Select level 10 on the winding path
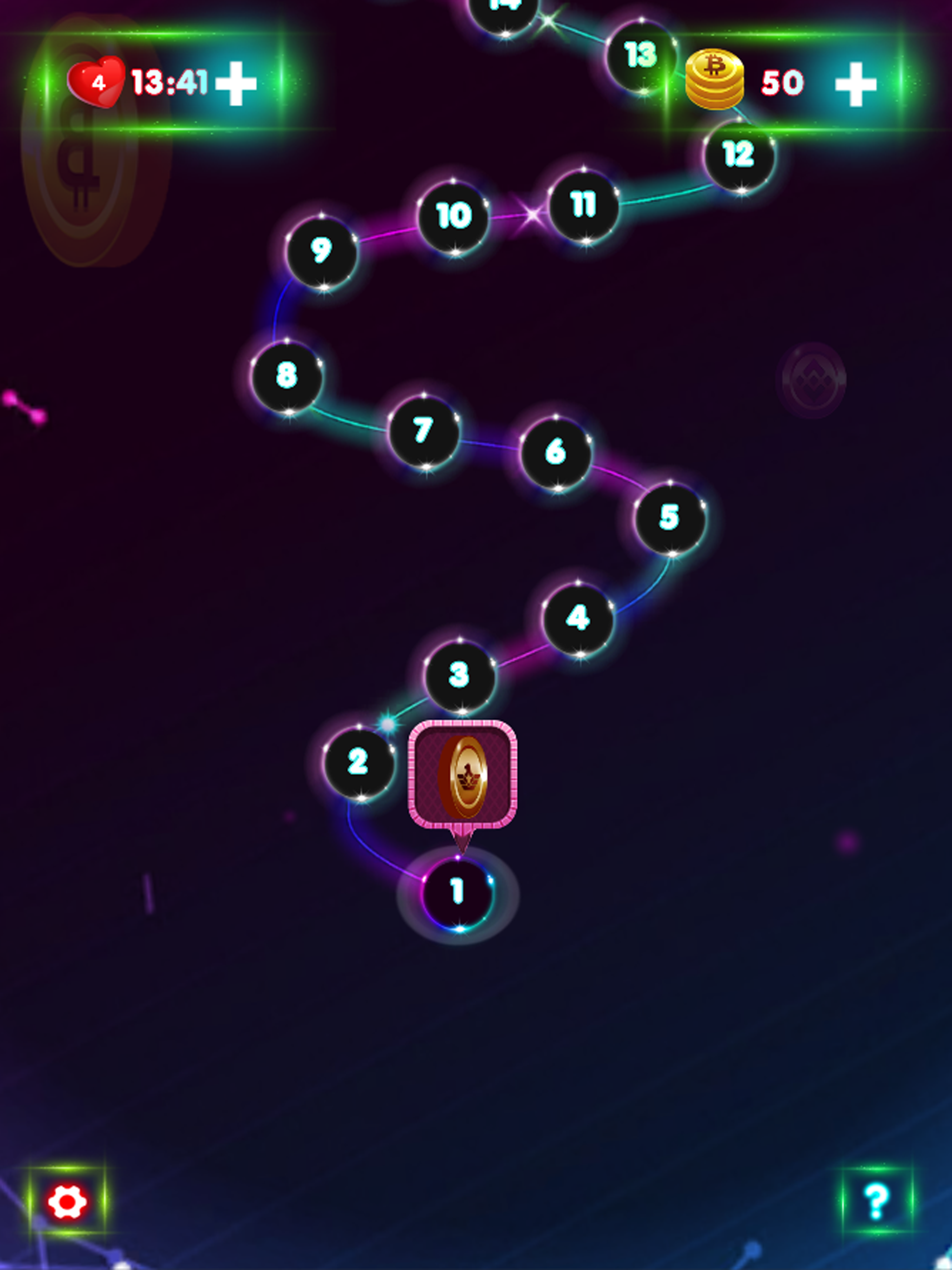This screenshot has width=952, height=1270. (454, 213)
